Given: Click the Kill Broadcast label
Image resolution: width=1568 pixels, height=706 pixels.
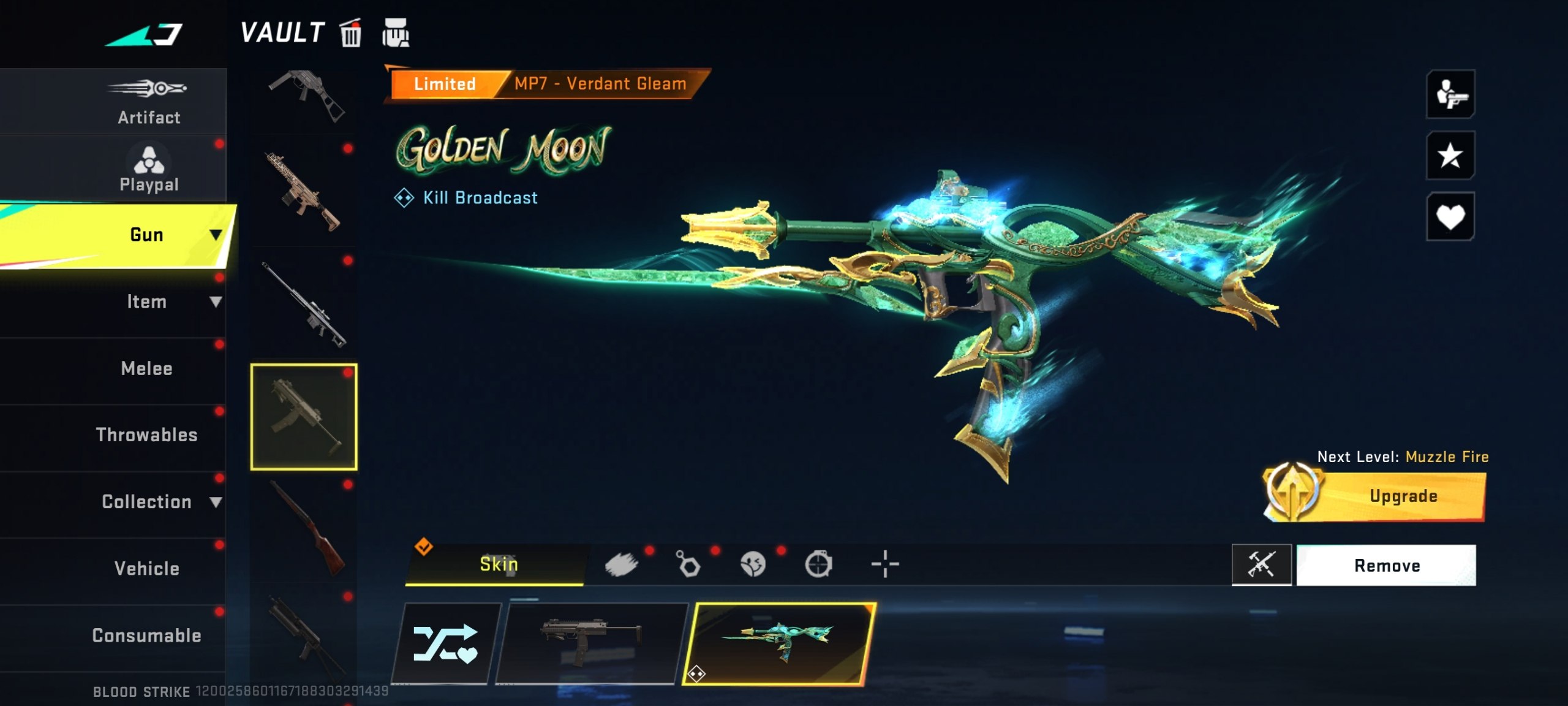Looking at the screenshot, I should [x=480, y=197].
